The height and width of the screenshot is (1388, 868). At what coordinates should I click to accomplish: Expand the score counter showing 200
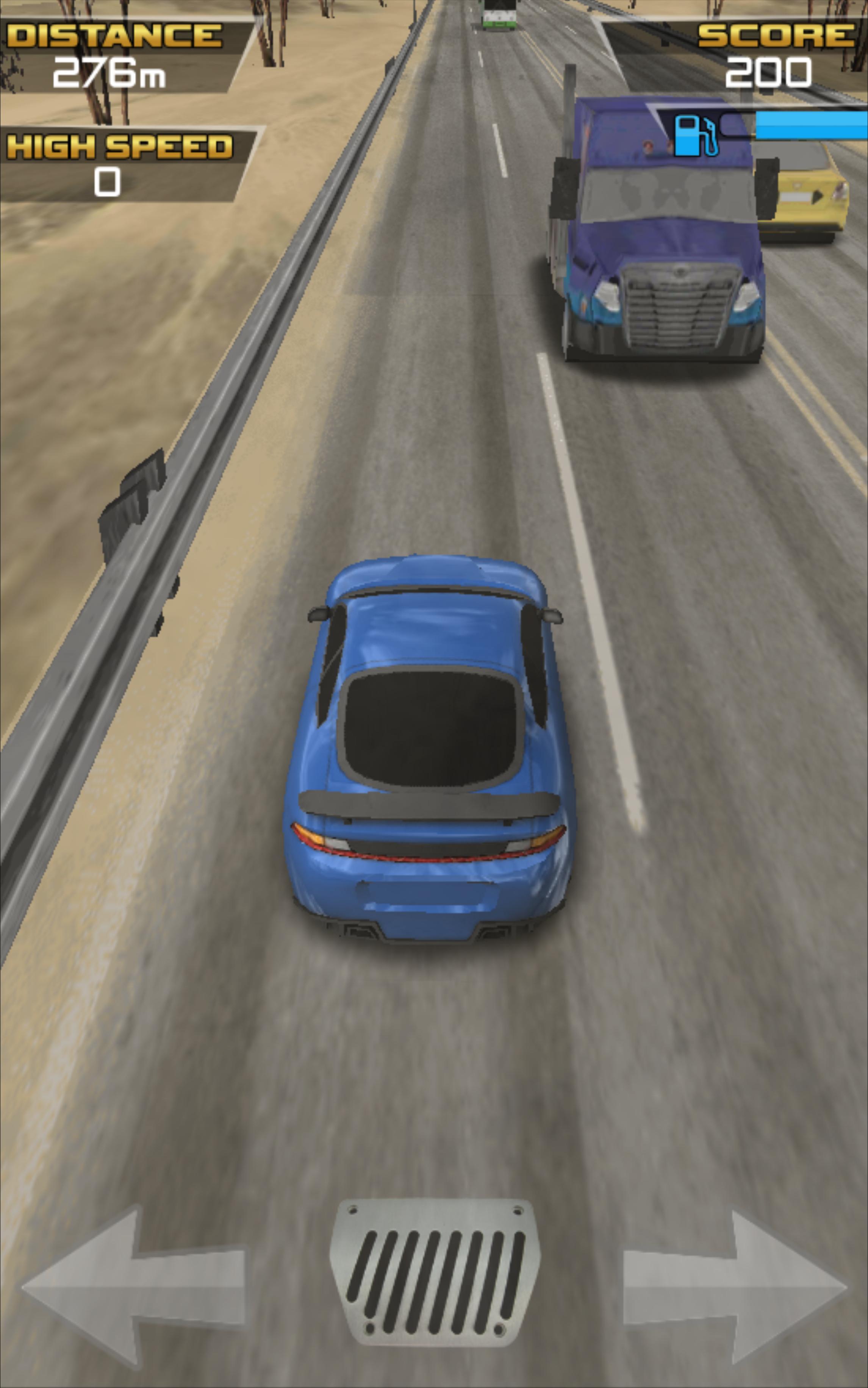(x=769, y=72)
